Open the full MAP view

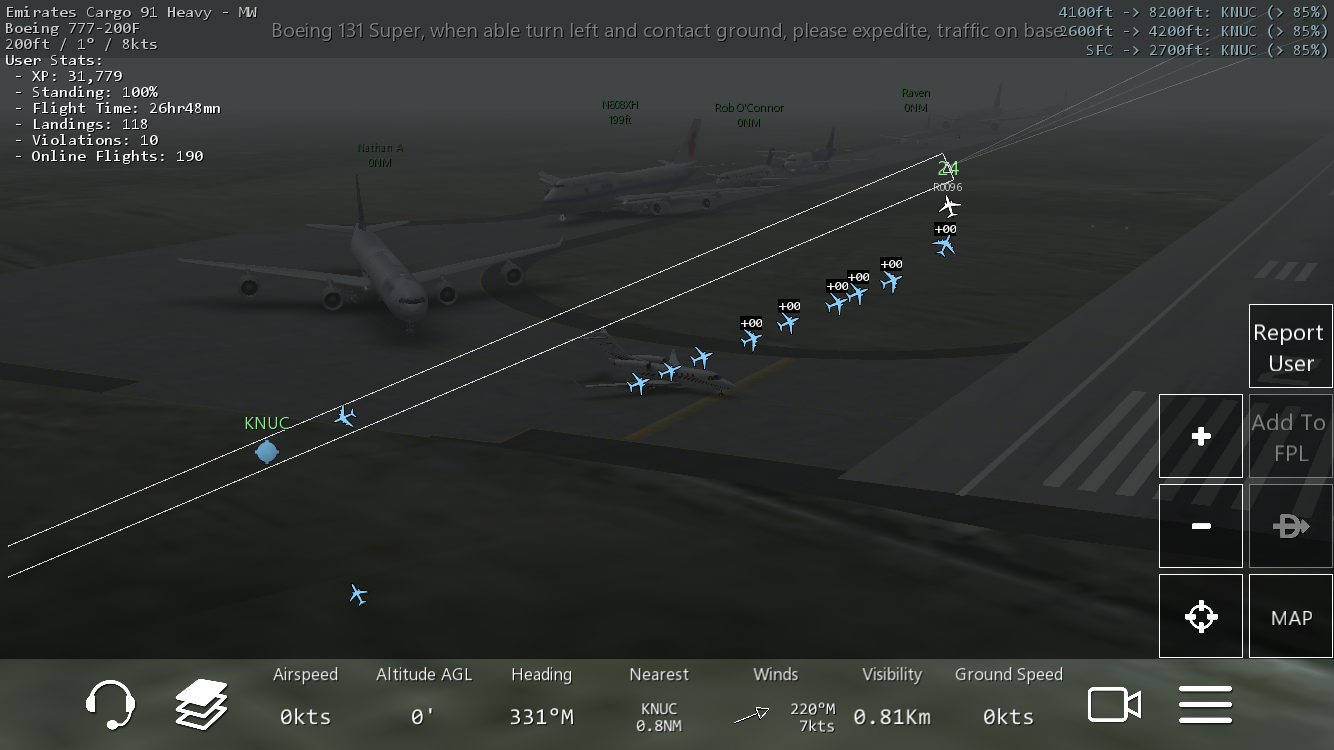click(1290, 616)
